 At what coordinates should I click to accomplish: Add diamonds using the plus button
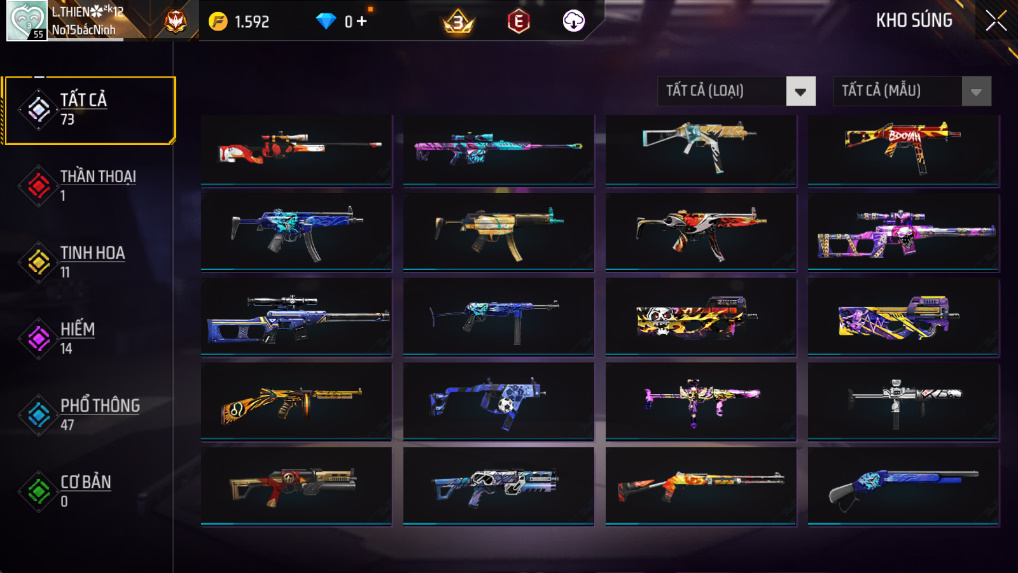[x=362, y=21]
